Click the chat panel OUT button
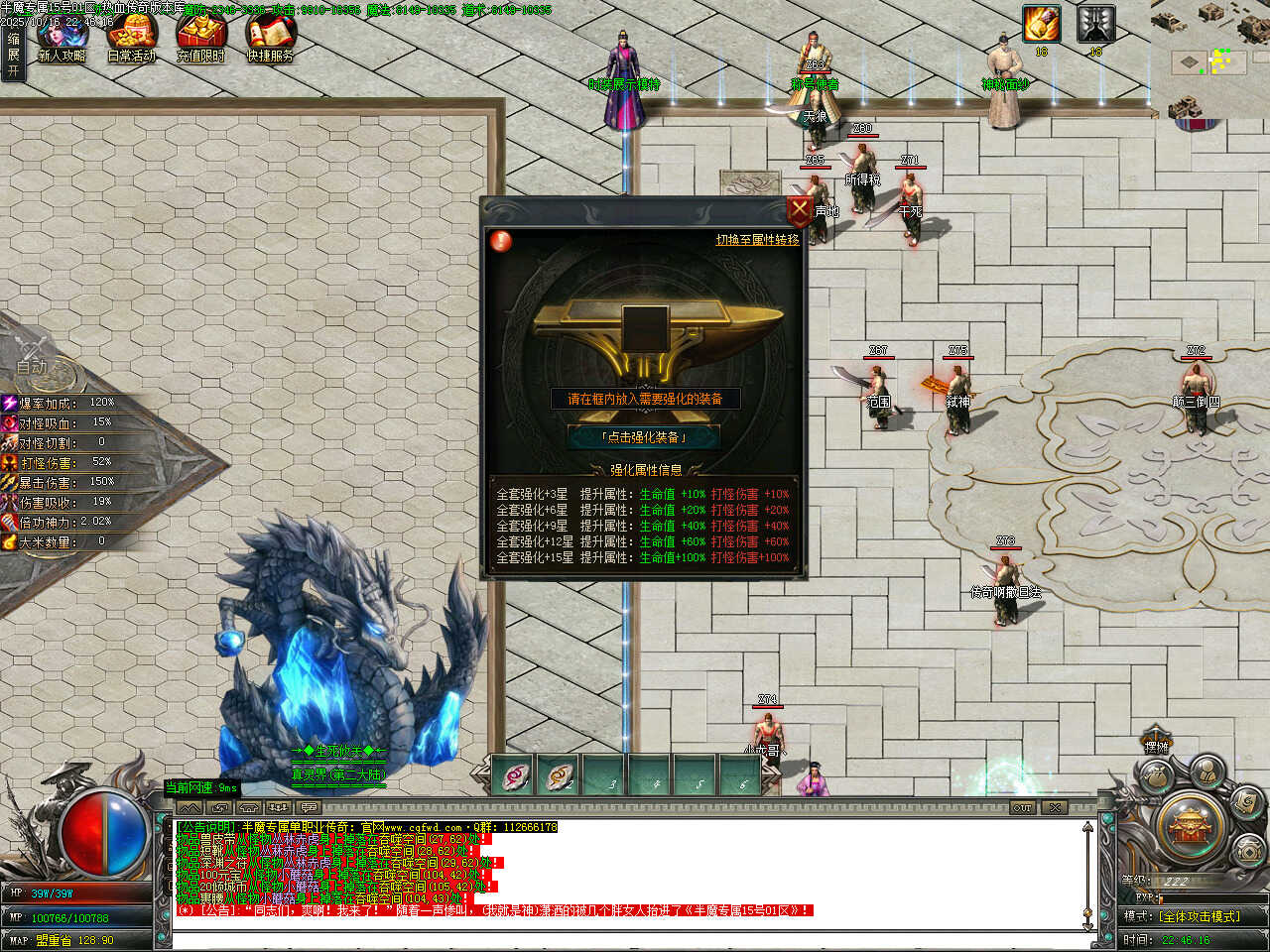The width and height of the screenshot is (1270, 952). [x=1022, y=808]
